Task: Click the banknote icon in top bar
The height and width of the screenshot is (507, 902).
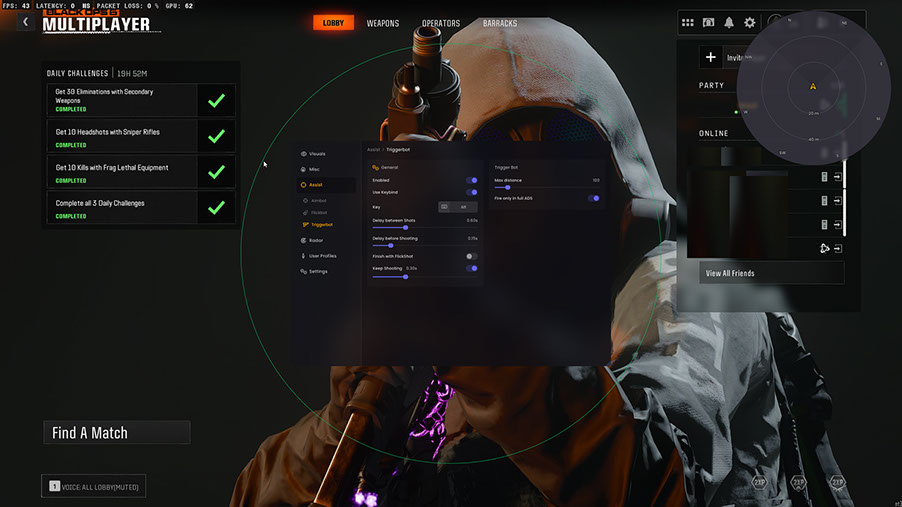Action: [x=708, y=22]
